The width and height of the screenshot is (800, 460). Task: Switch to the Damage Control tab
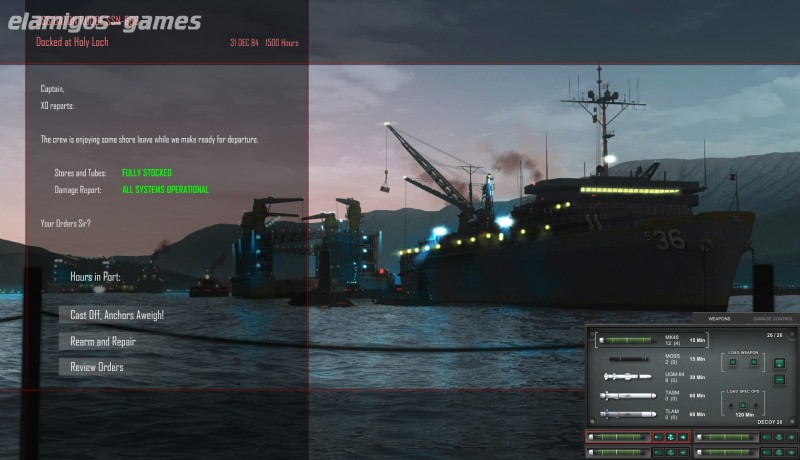[773, 318]
